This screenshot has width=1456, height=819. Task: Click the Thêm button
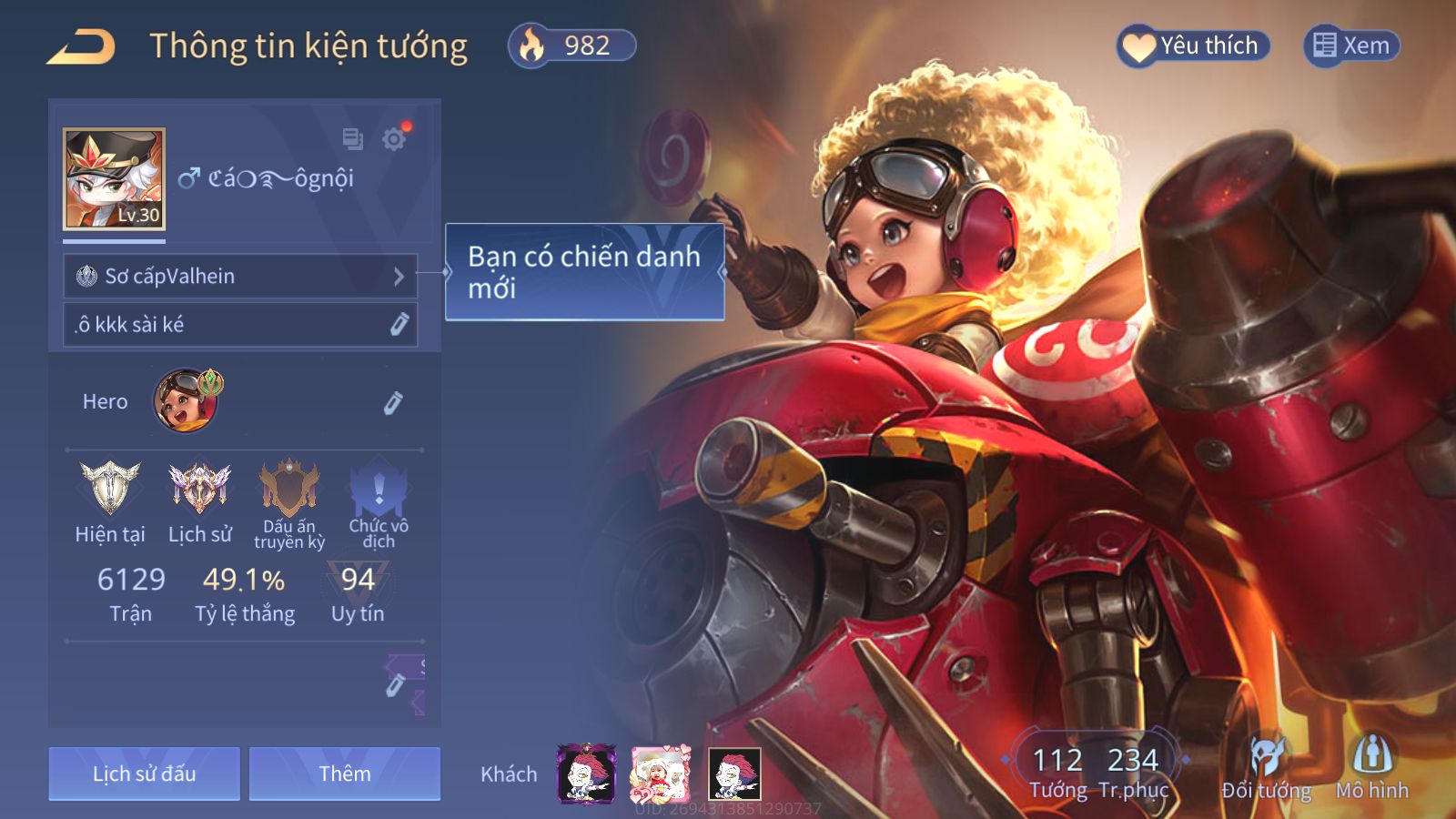[x=345, y=773]
